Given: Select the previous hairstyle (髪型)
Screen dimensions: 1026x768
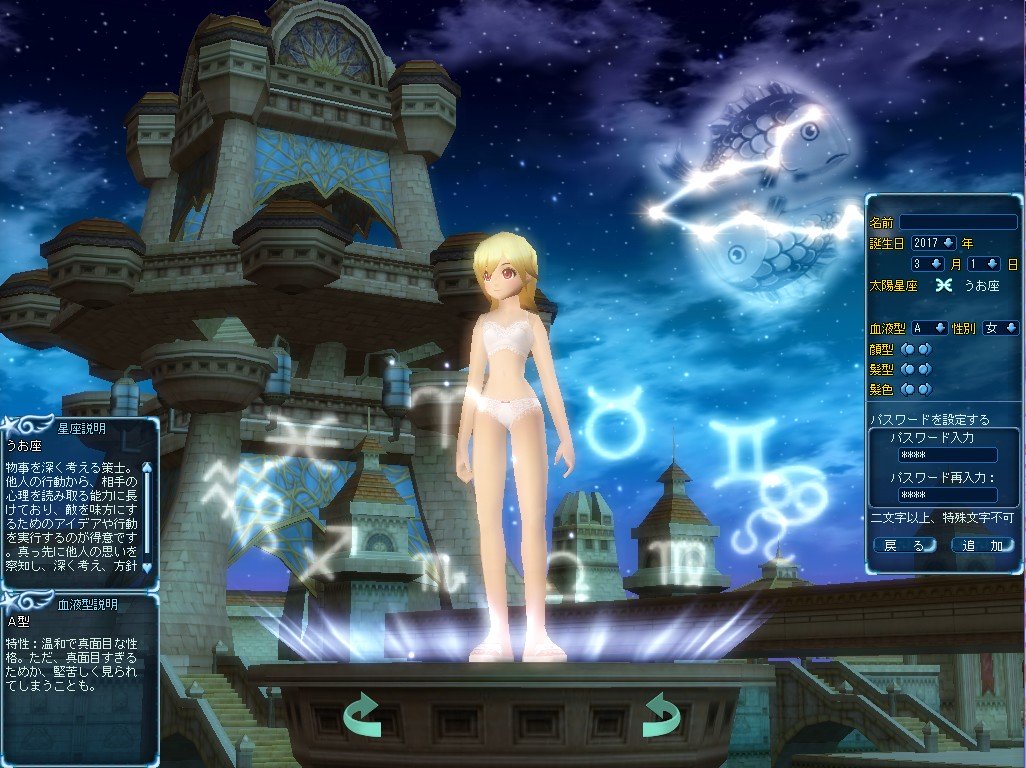Looking at the screenshot, I should pos(908,369).
